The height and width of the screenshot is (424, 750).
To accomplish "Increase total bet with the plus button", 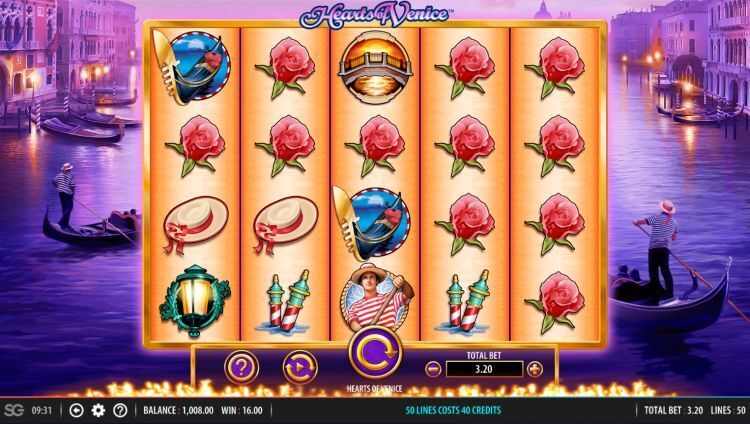I will point(534,369).
